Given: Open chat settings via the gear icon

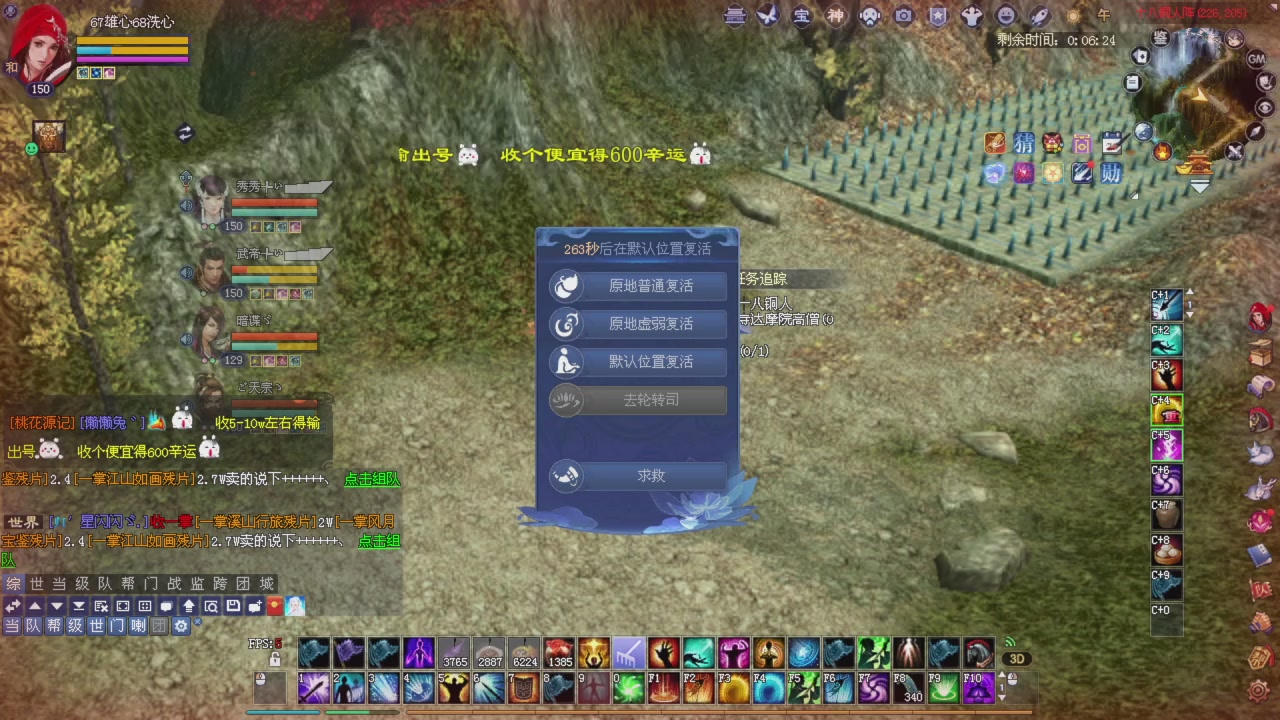Looking at the screenshot, I should [x=181, y=626].
